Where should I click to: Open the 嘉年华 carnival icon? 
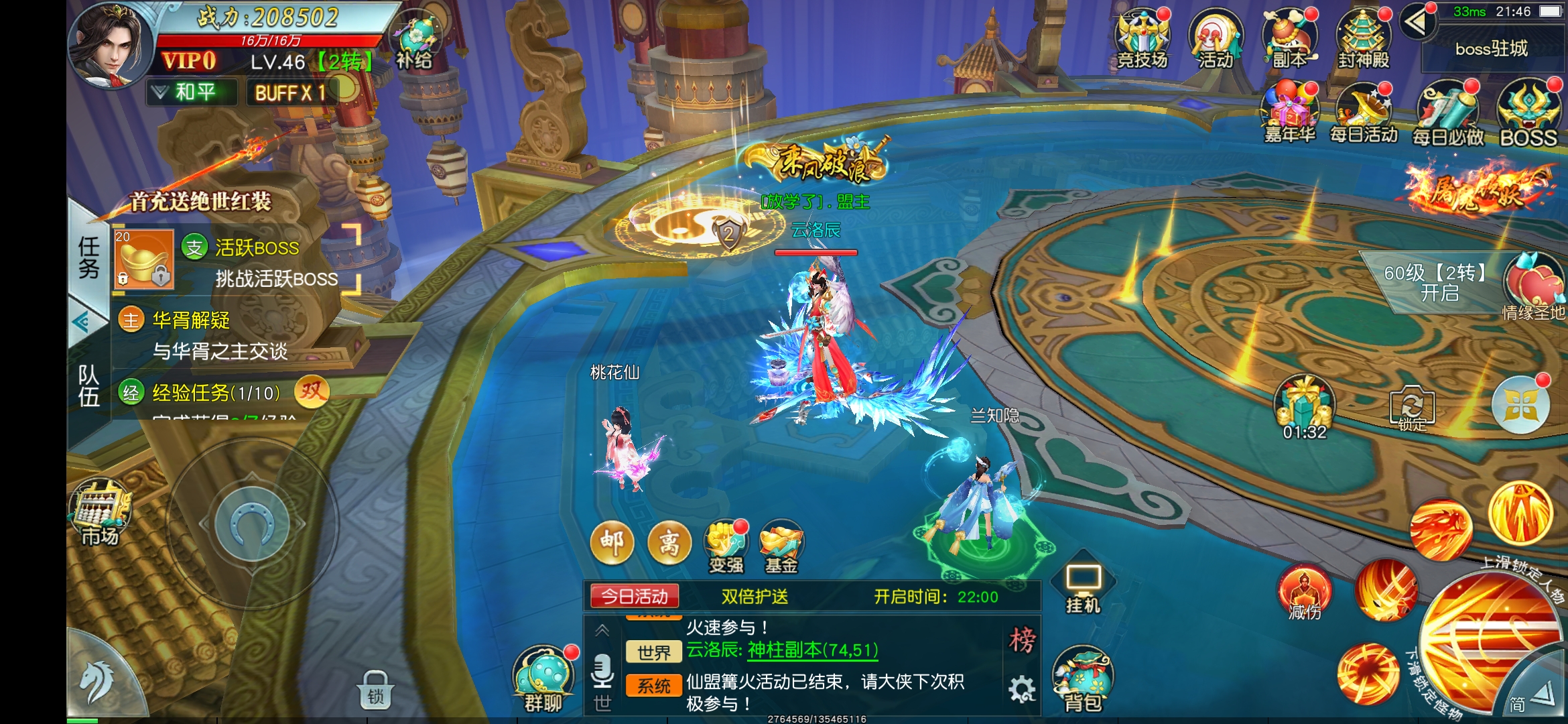(1289, 114)
